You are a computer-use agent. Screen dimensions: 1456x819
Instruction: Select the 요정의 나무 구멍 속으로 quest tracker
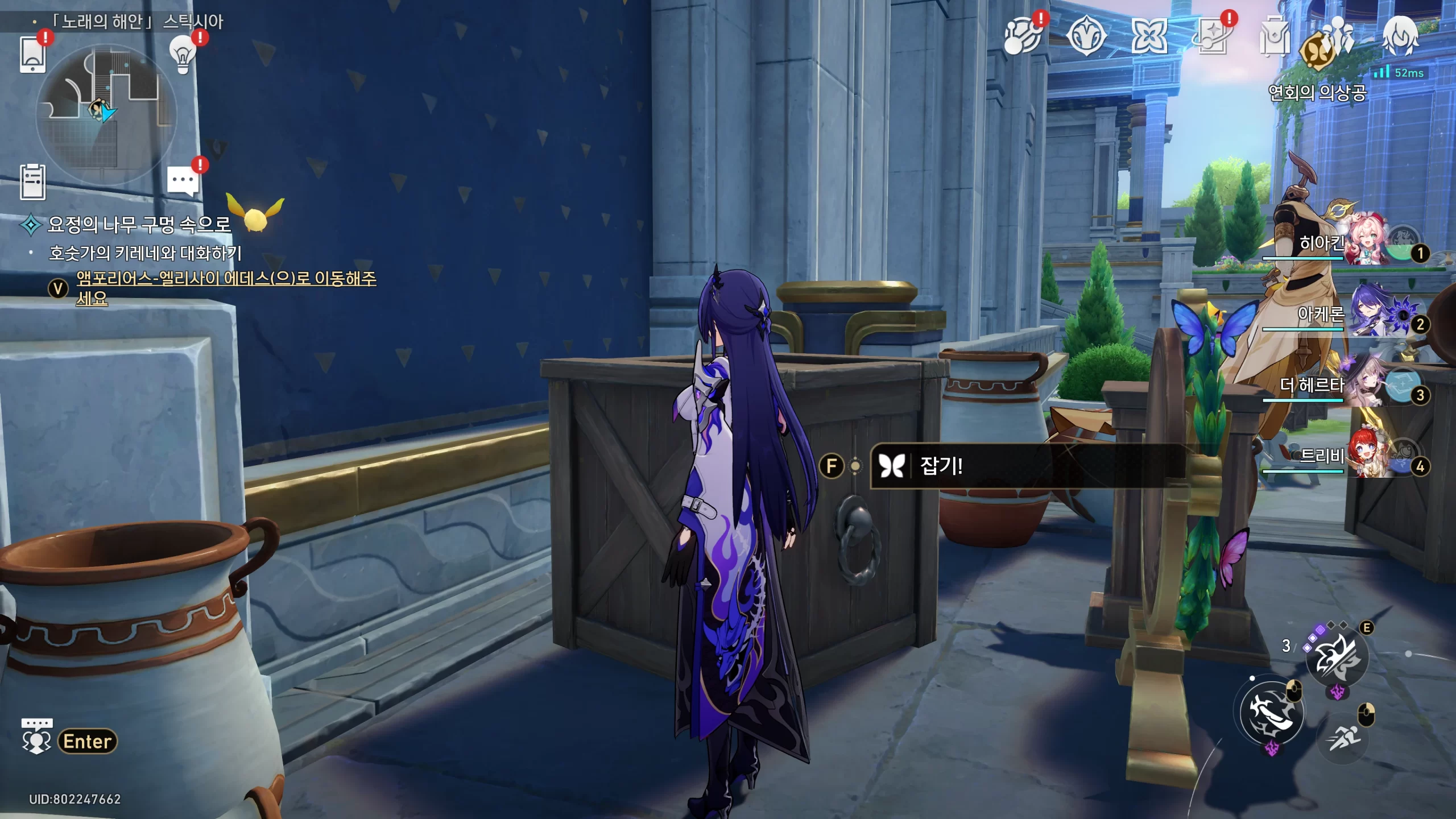(139, 224)
